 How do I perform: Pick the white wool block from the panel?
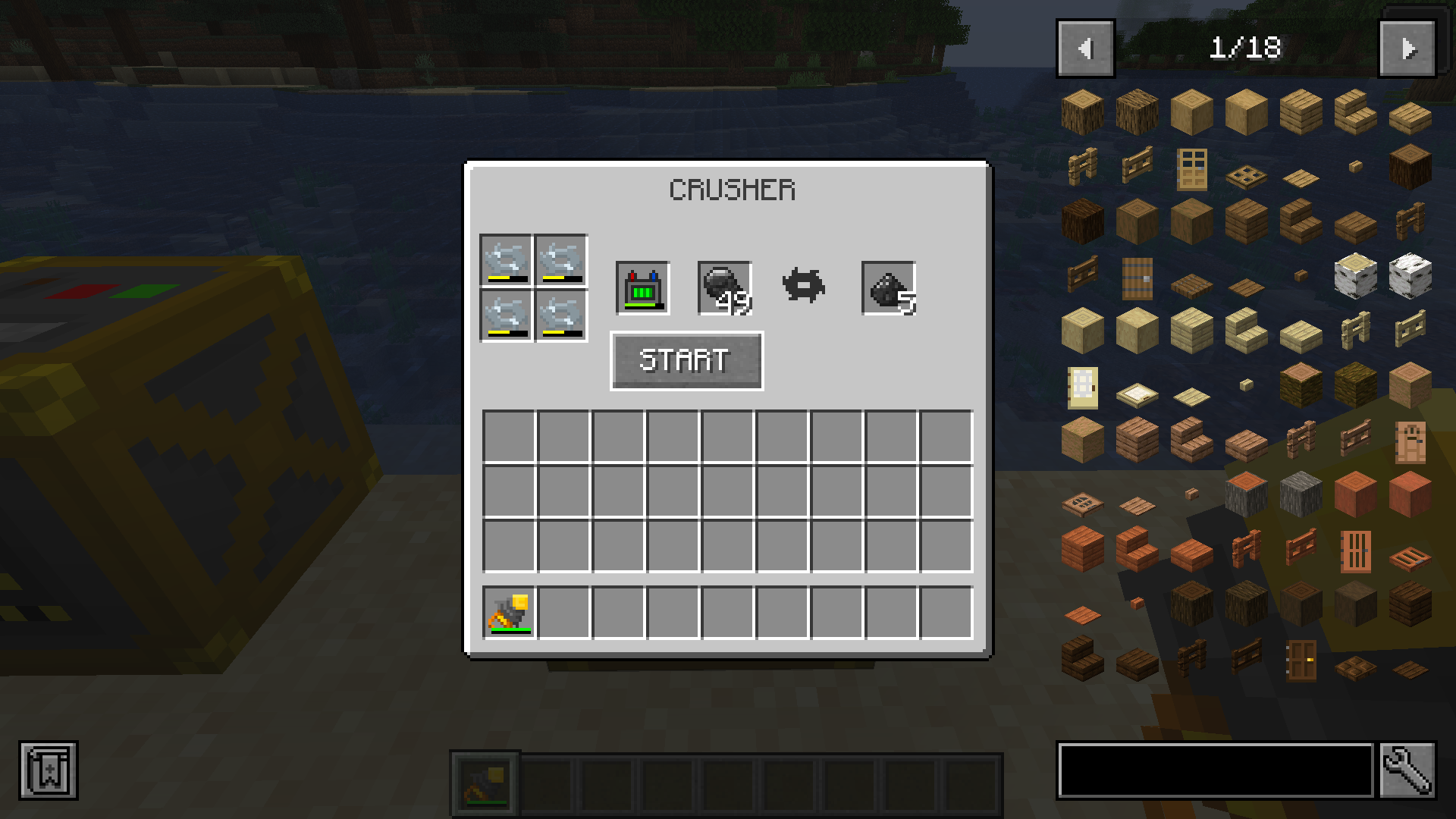click(1408, 276)
